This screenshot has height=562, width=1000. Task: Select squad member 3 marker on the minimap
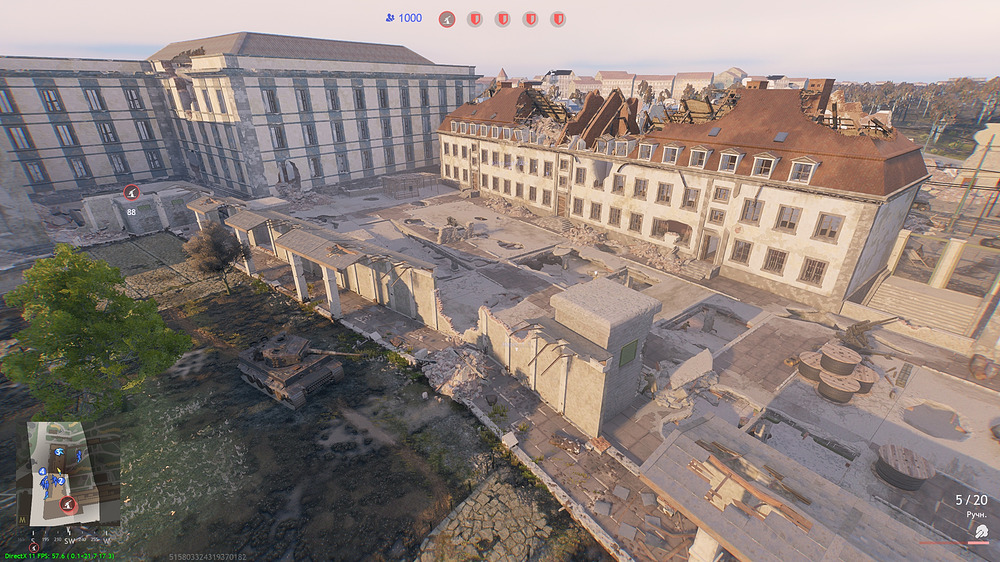tap(59, 452)
